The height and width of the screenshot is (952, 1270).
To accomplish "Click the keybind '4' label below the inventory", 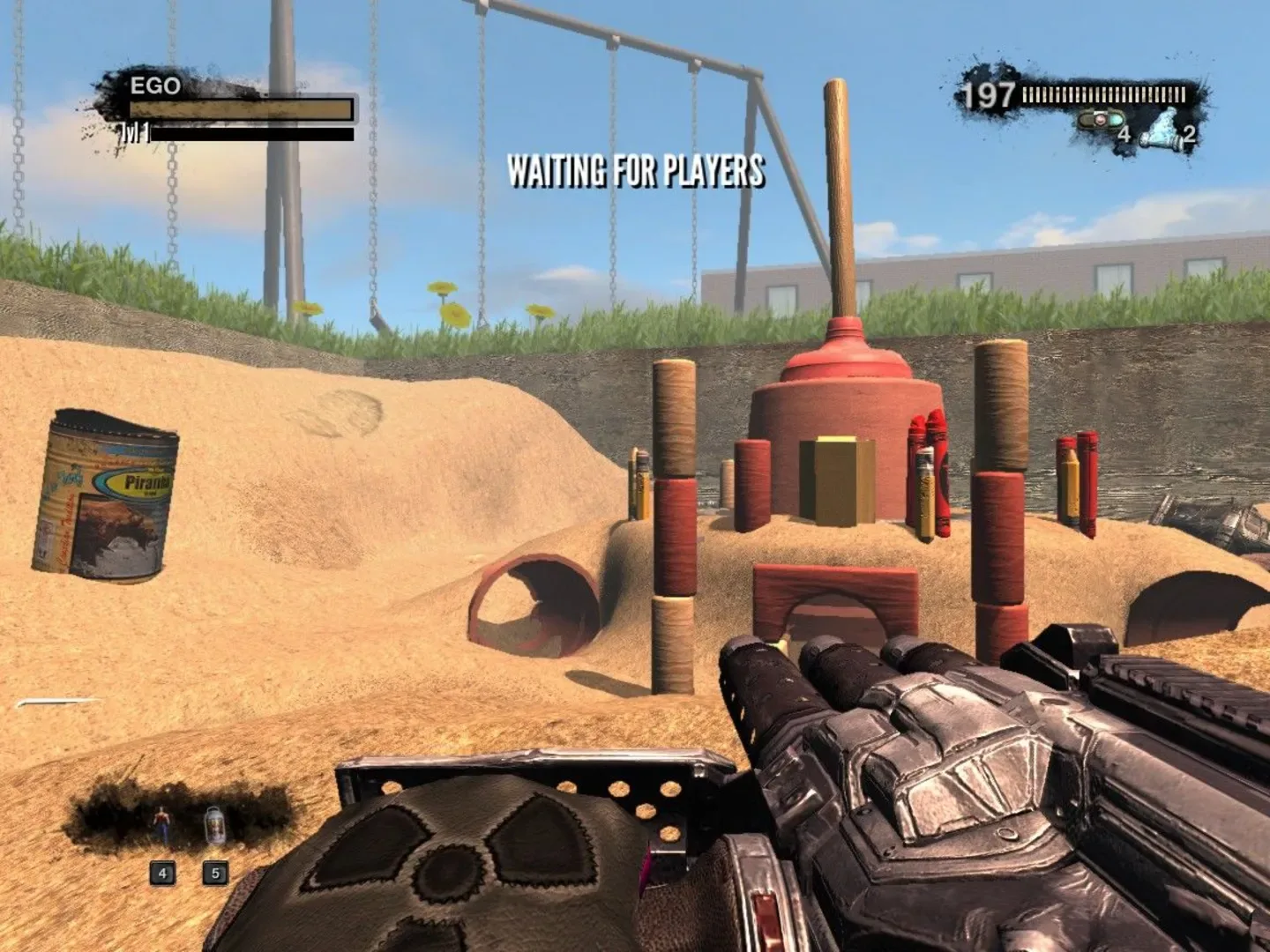I will (x=162, y=873).
